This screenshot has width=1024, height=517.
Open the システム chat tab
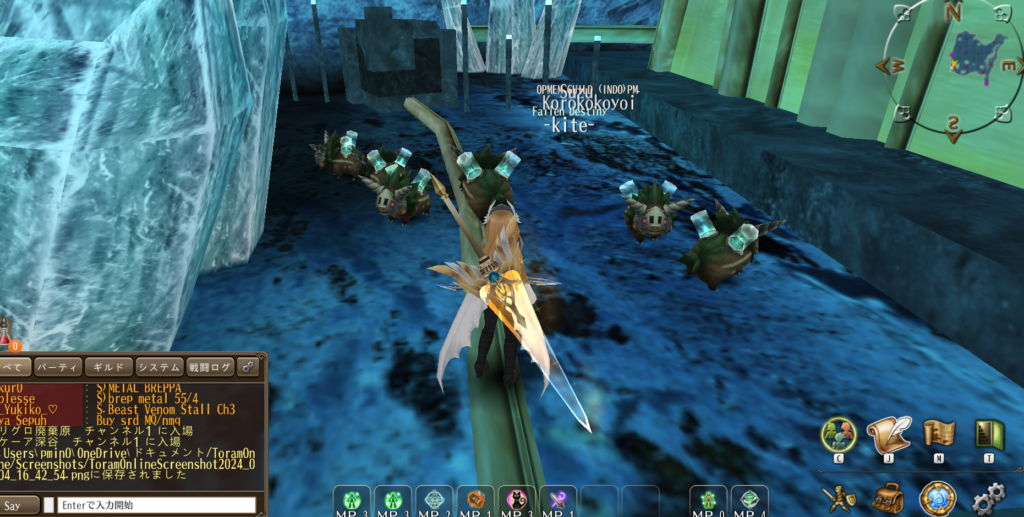click(x=159, y=367)
